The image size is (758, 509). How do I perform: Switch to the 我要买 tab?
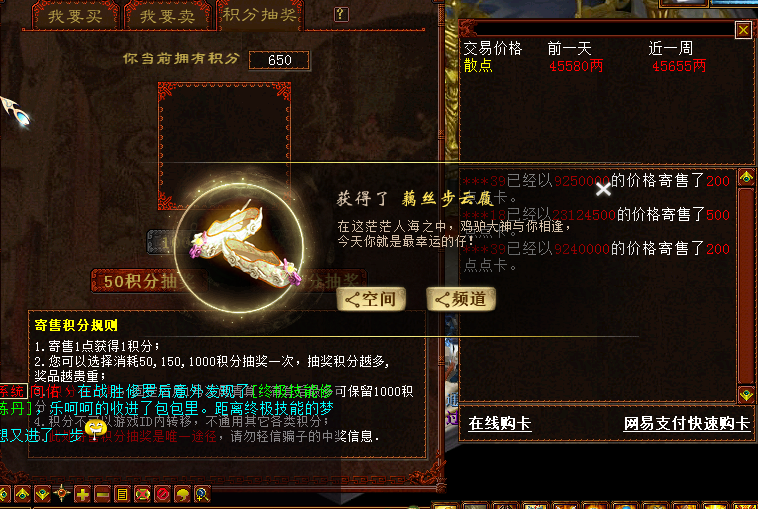click(x=73, y=16)
